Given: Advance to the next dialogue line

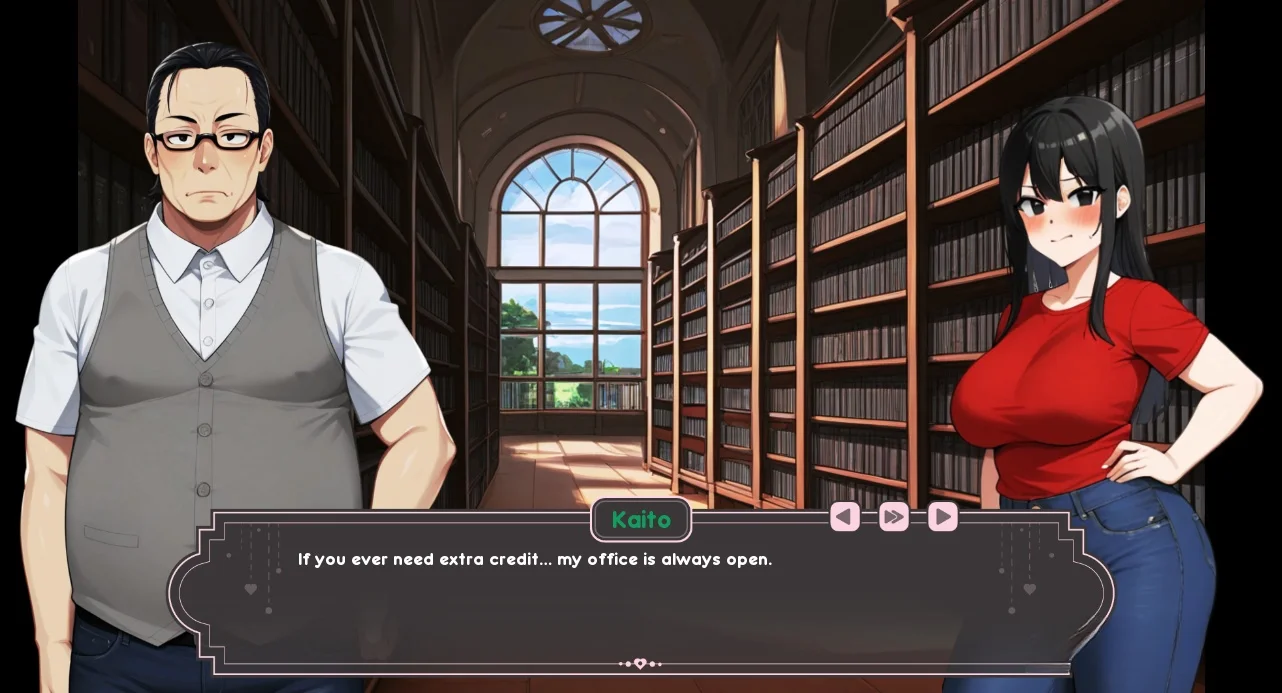Looking at the screenshot, I should coord(942,516).
